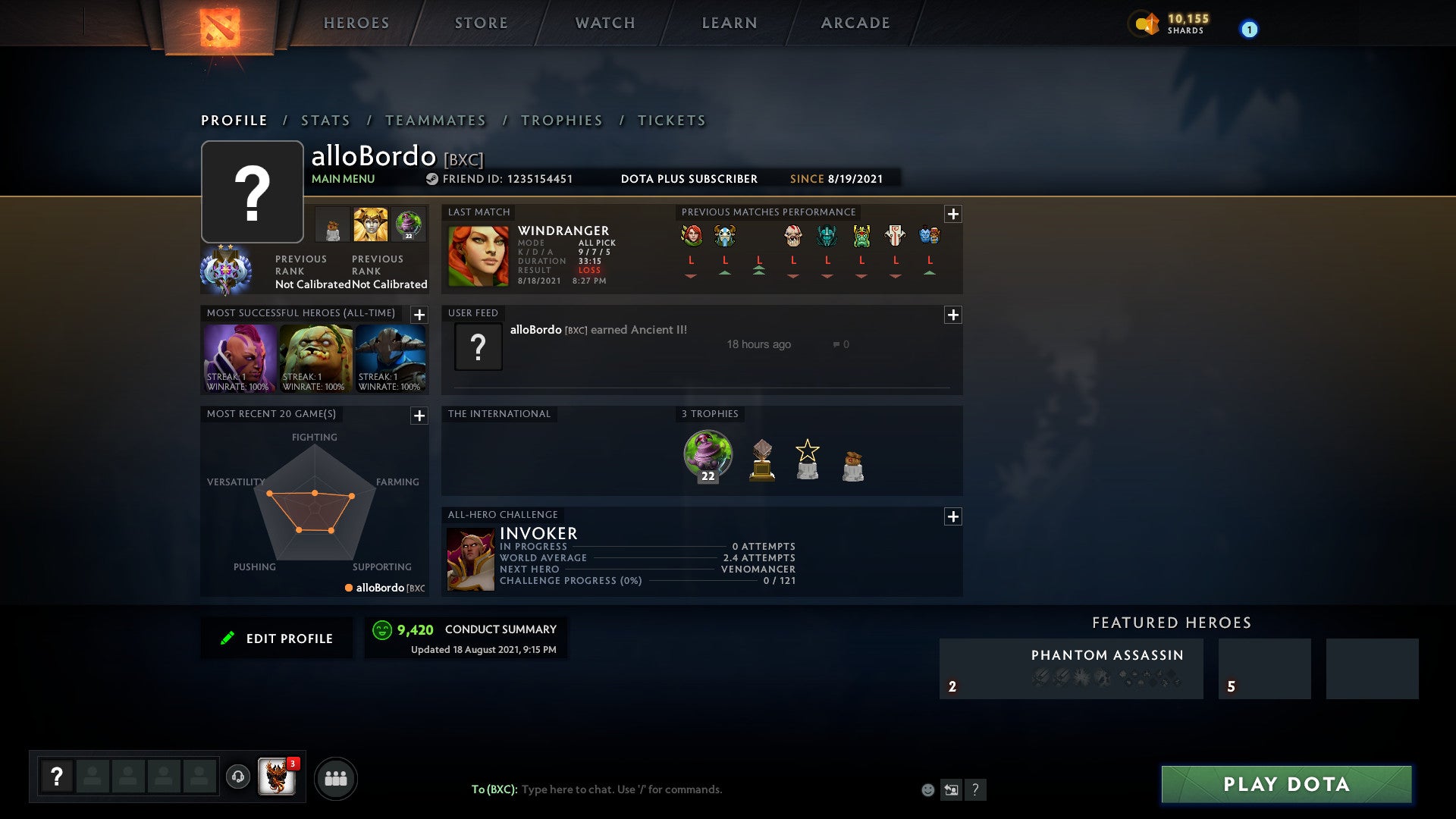The height and width of the screenshot is (819, 1456).
Task: Click the Edit Profile button
Action: click(277, 638)
